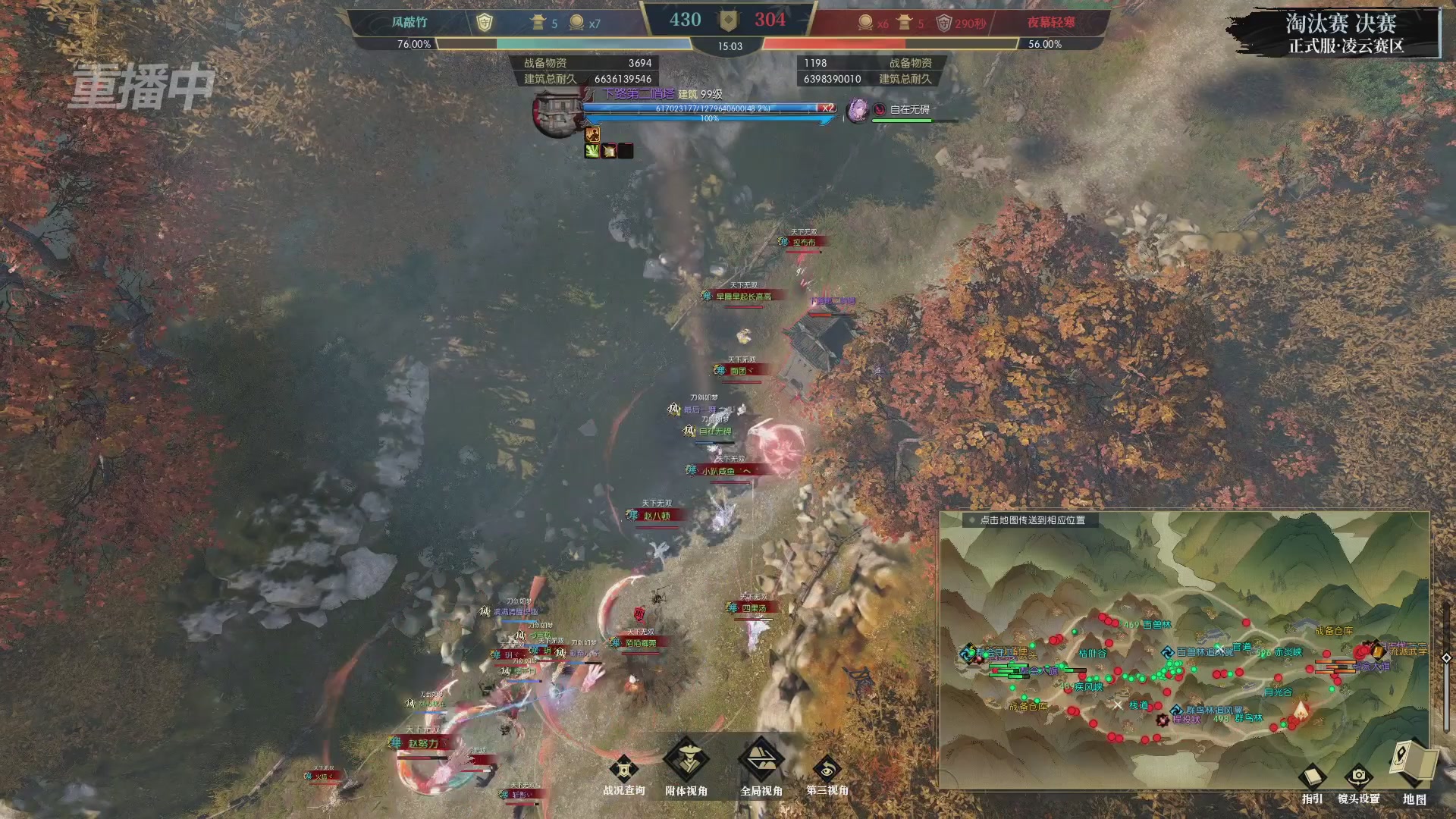
Task: Inspect the tower's orange figure buff icon
Action: 592,135
